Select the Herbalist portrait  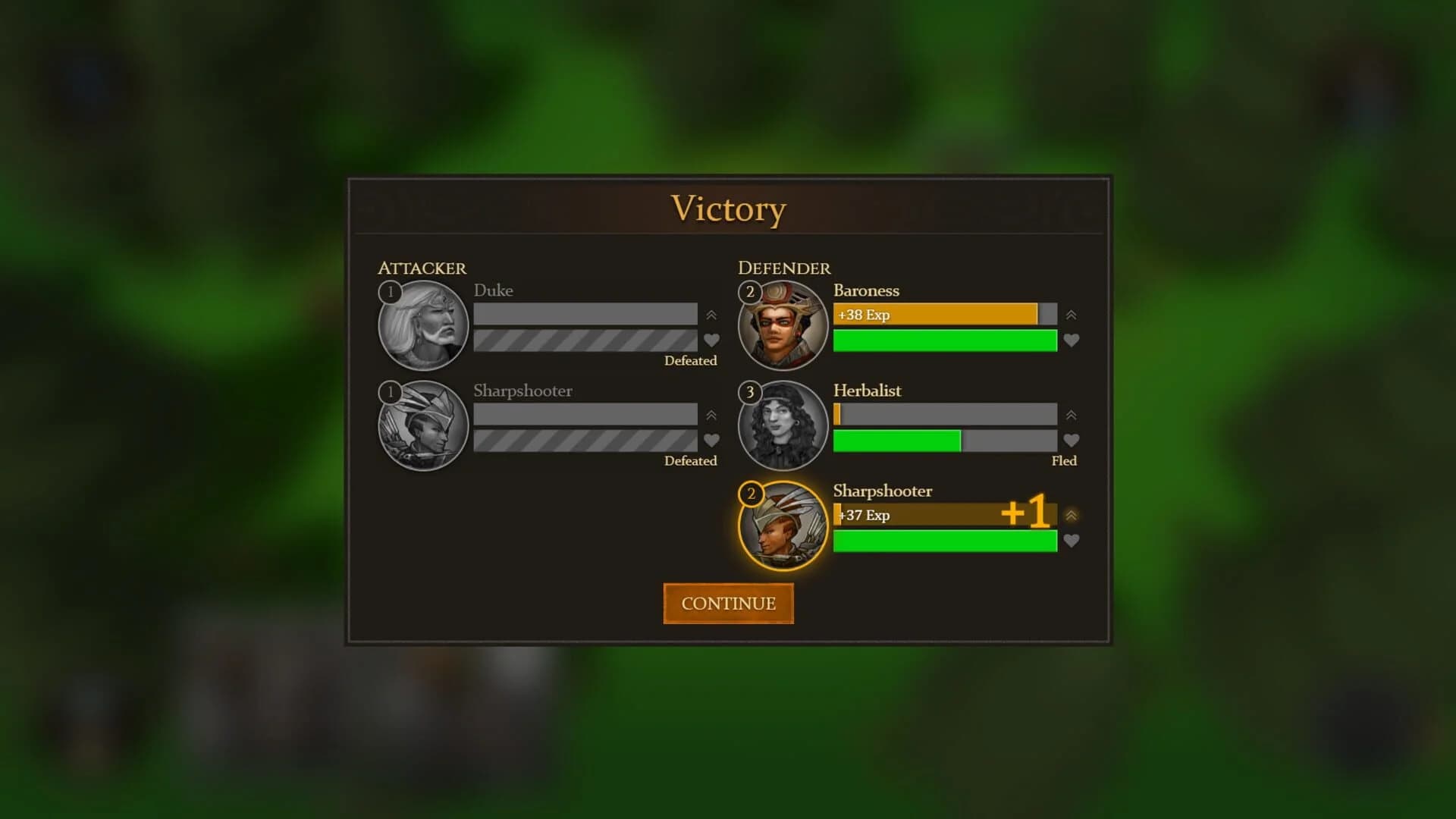[783, 426]
